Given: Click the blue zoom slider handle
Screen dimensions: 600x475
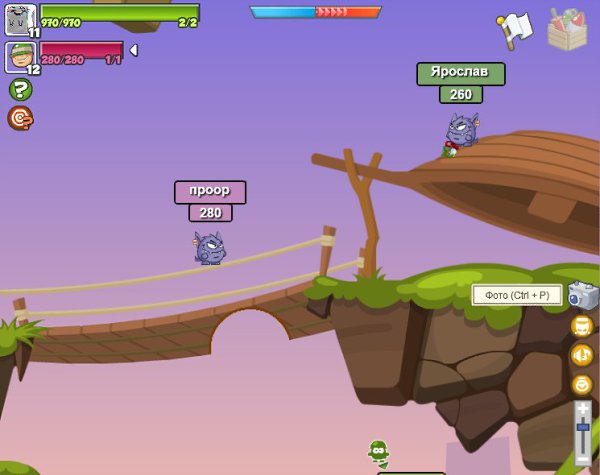Looking at the screenshot, I should [583, 428].
